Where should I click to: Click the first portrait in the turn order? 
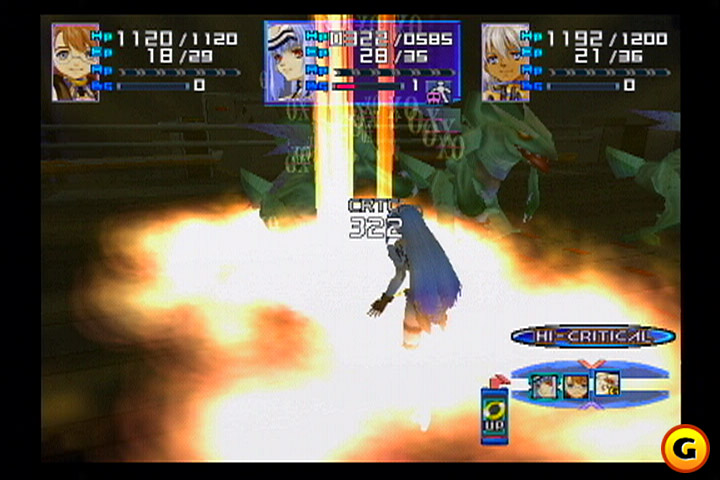(x=545, y=385)
